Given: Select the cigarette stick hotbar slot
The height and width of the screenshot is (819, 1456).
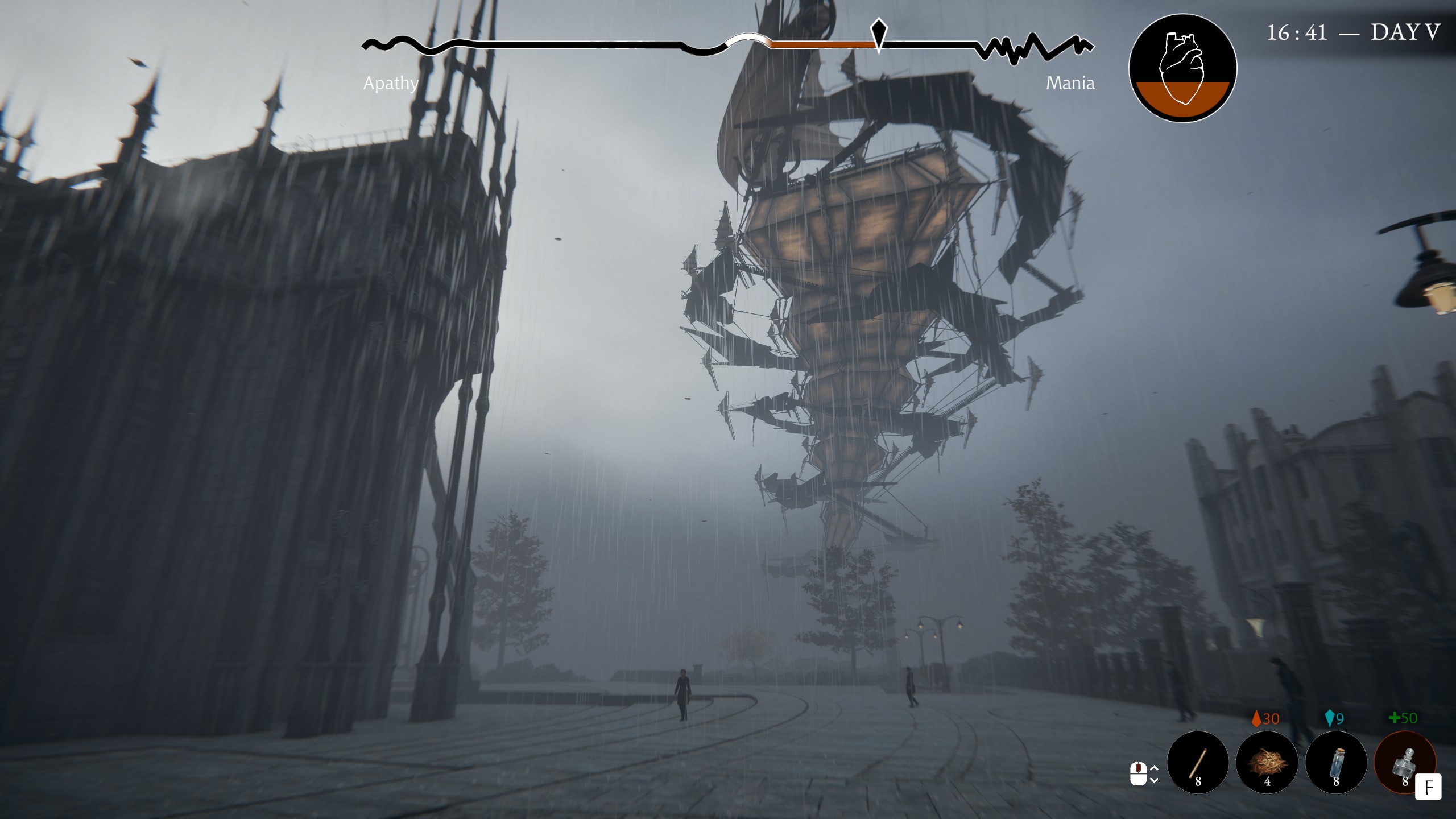Looking at the screenshot, I should (x=1198, y=762).
